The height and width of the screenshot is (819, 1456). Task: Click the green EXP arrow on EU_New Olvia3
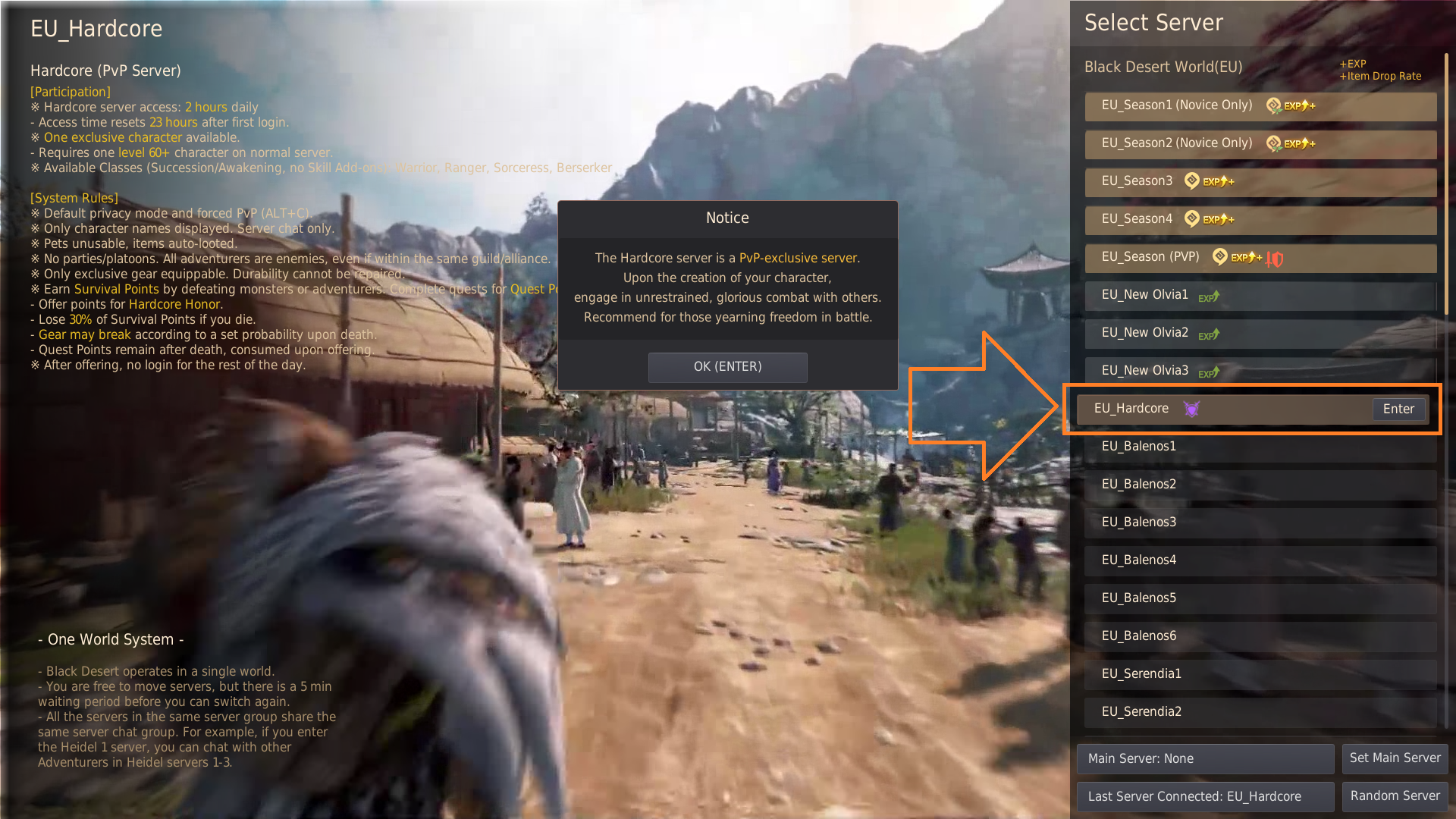click(1209, 373)
